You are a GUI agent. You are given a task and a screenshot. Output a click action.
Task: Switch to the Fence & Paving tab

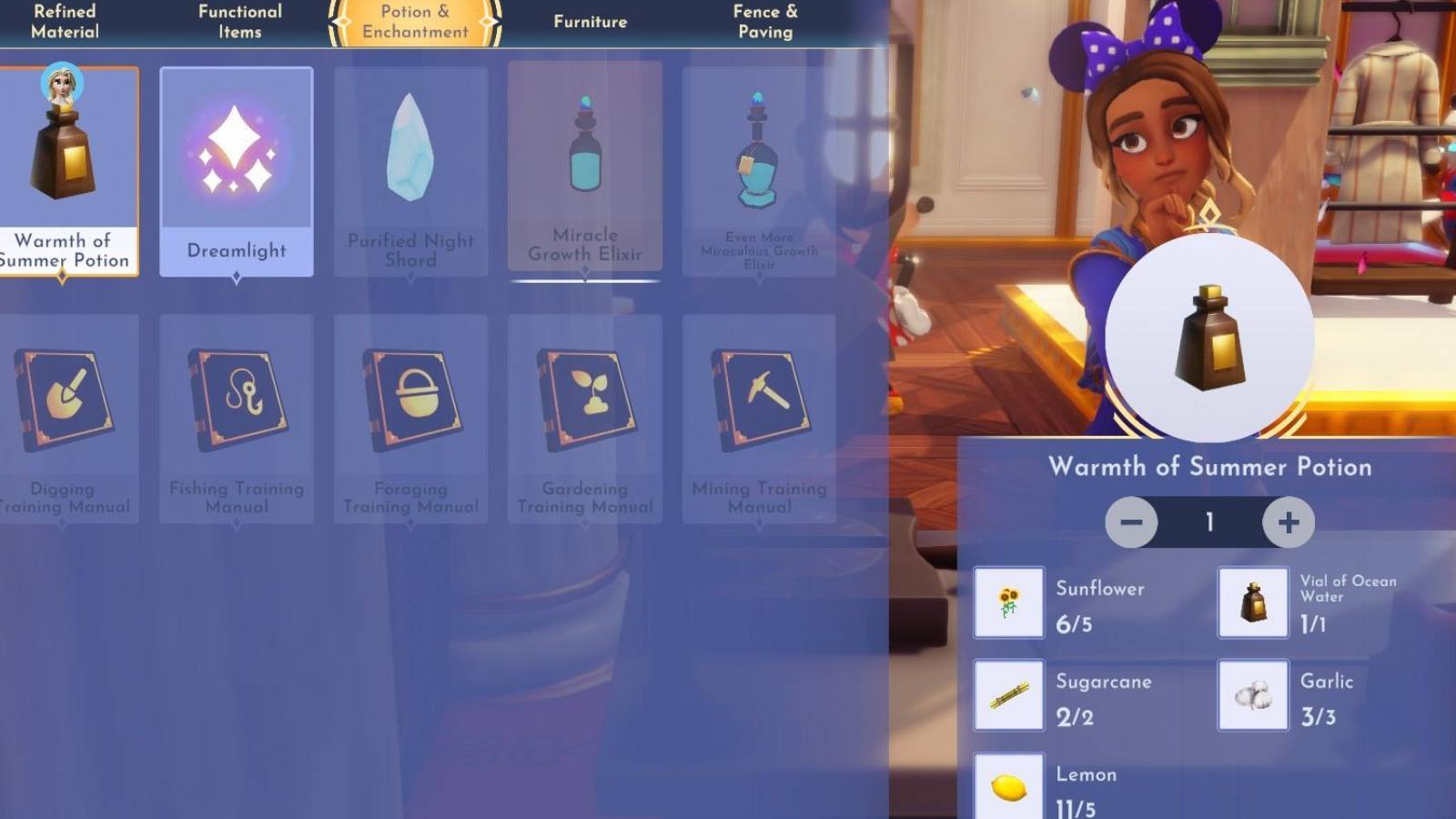[765, 21]
